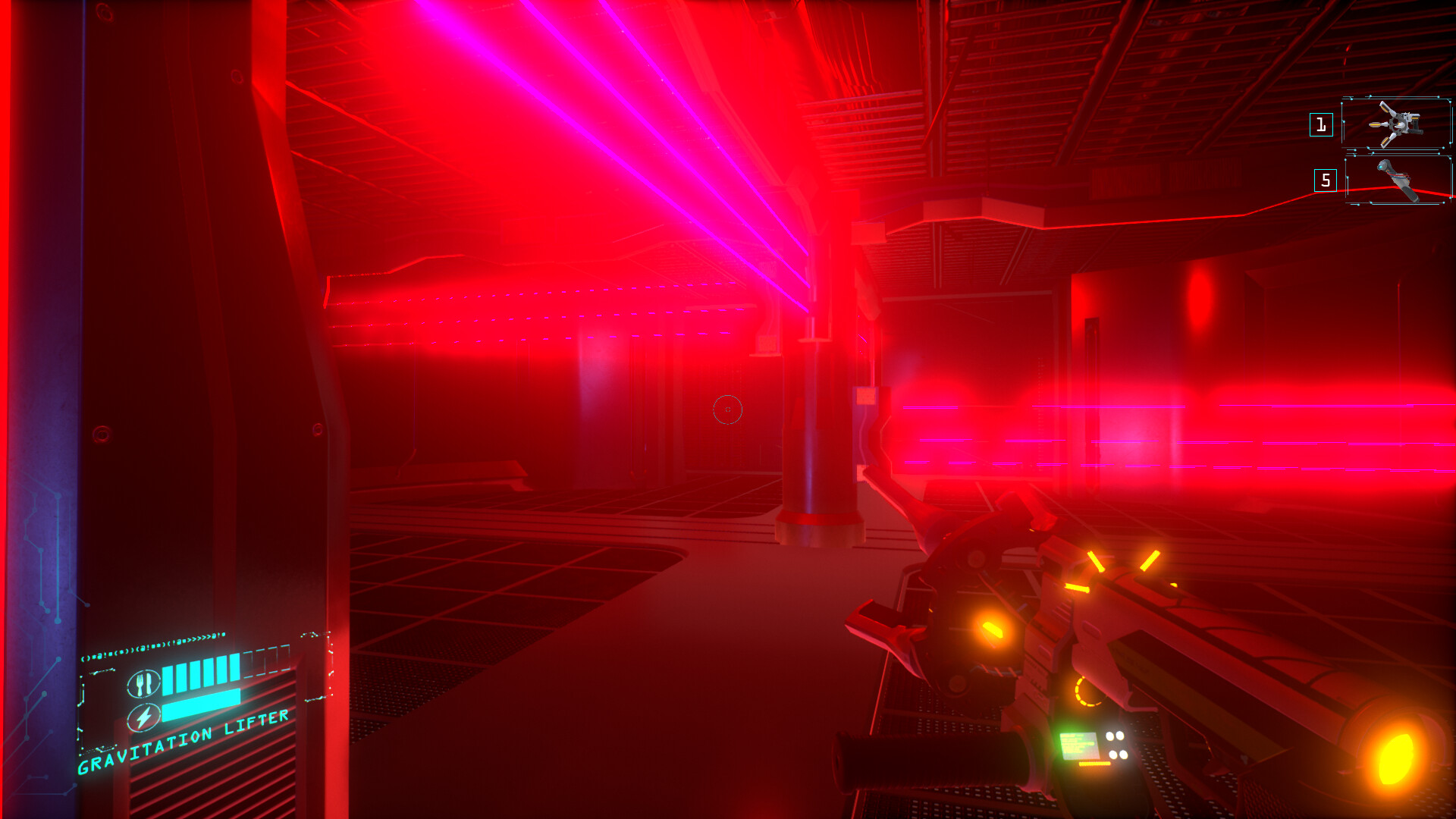1456x819 pixels.
Task: Click the lightning bolt energy icon
Action: [x=144, y=717]
